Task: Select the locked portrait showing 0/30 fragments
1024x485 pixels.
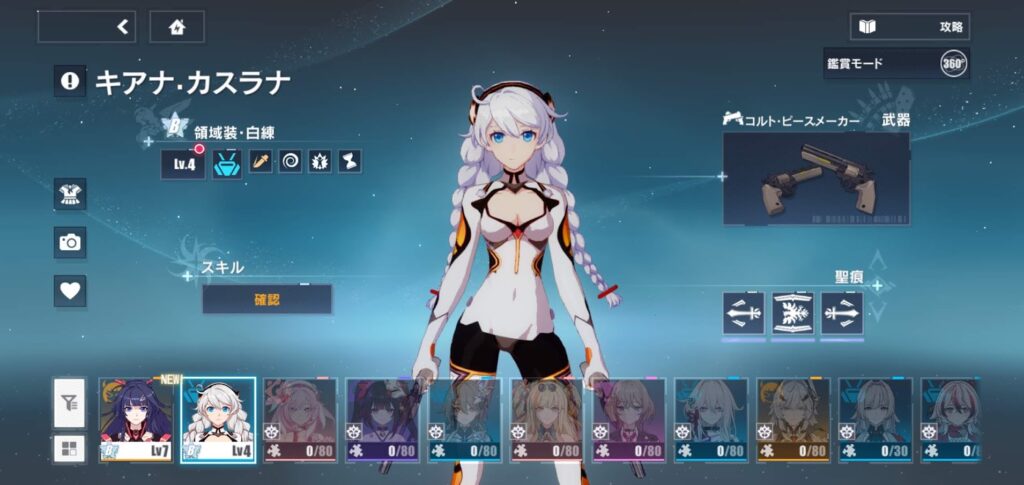Action: 874,420
